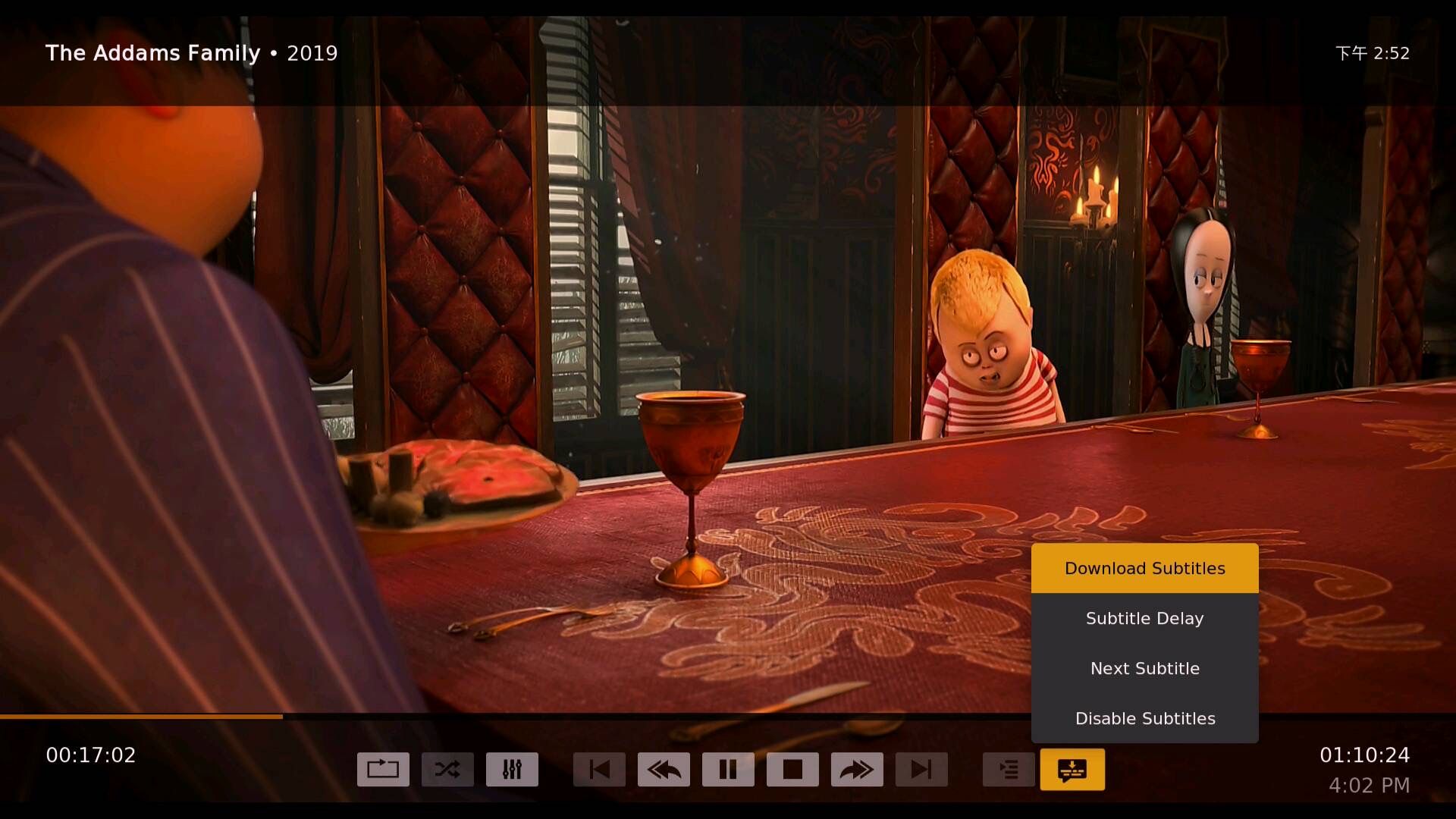The image size is (1456, 819).
Task: Rewind using the double left arrow
Action: point(664,770)
